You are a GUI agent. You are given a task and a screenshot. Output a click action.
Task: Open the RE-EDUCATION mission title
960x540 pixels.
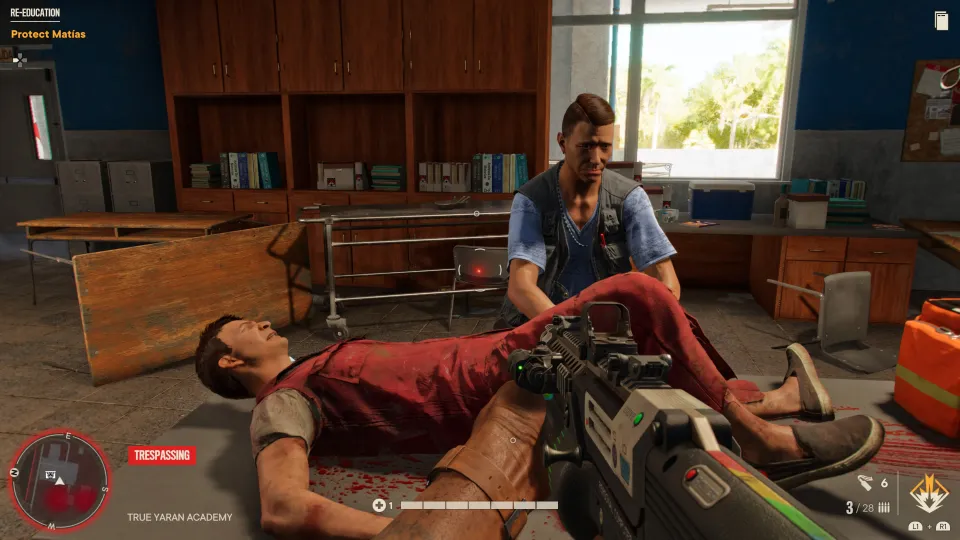[35, 14]
